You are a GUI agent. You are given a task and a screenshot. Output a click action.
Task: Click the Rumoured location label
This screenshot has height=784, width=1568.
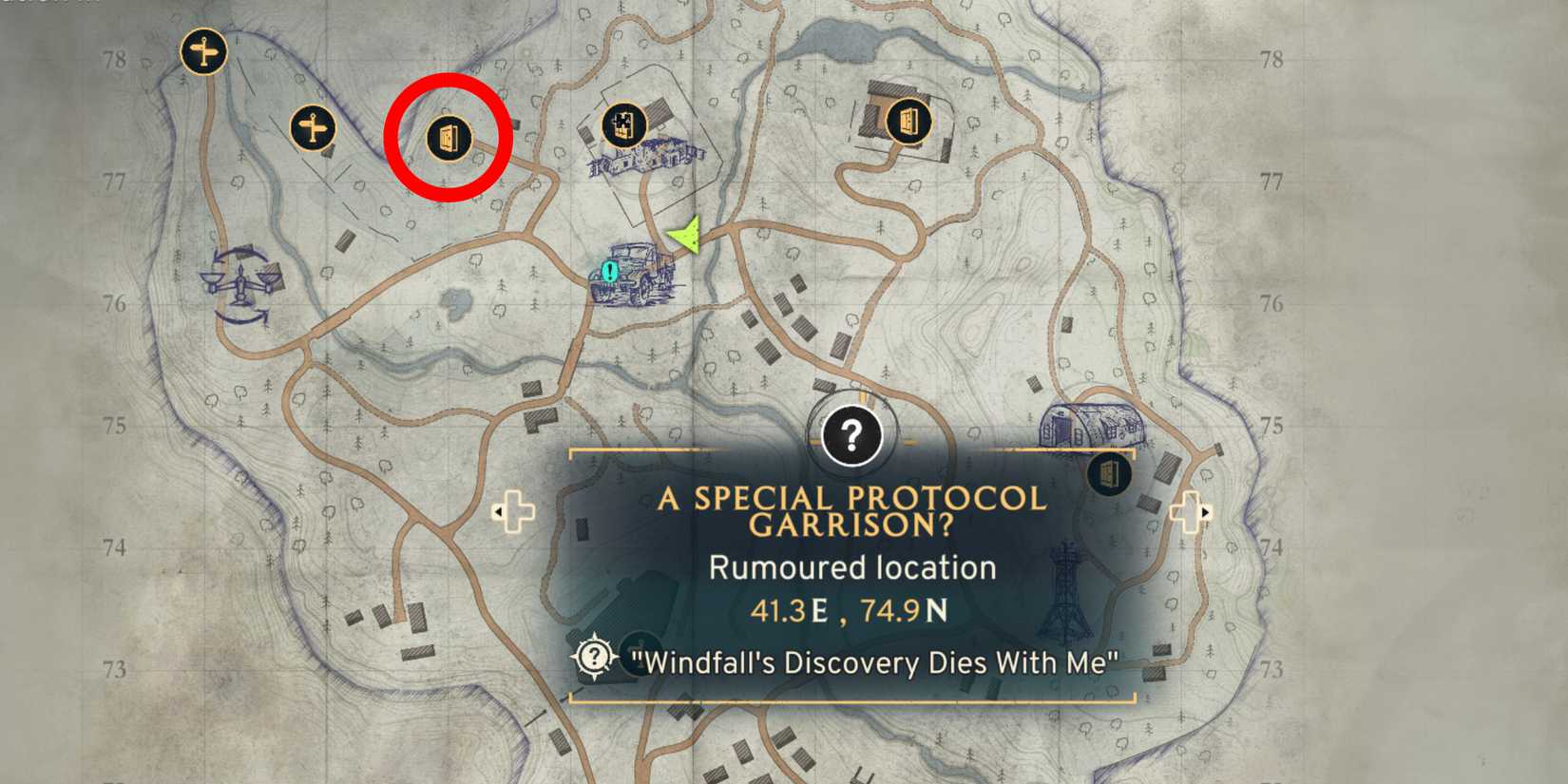pyautogui.click(x=852, y=567)
